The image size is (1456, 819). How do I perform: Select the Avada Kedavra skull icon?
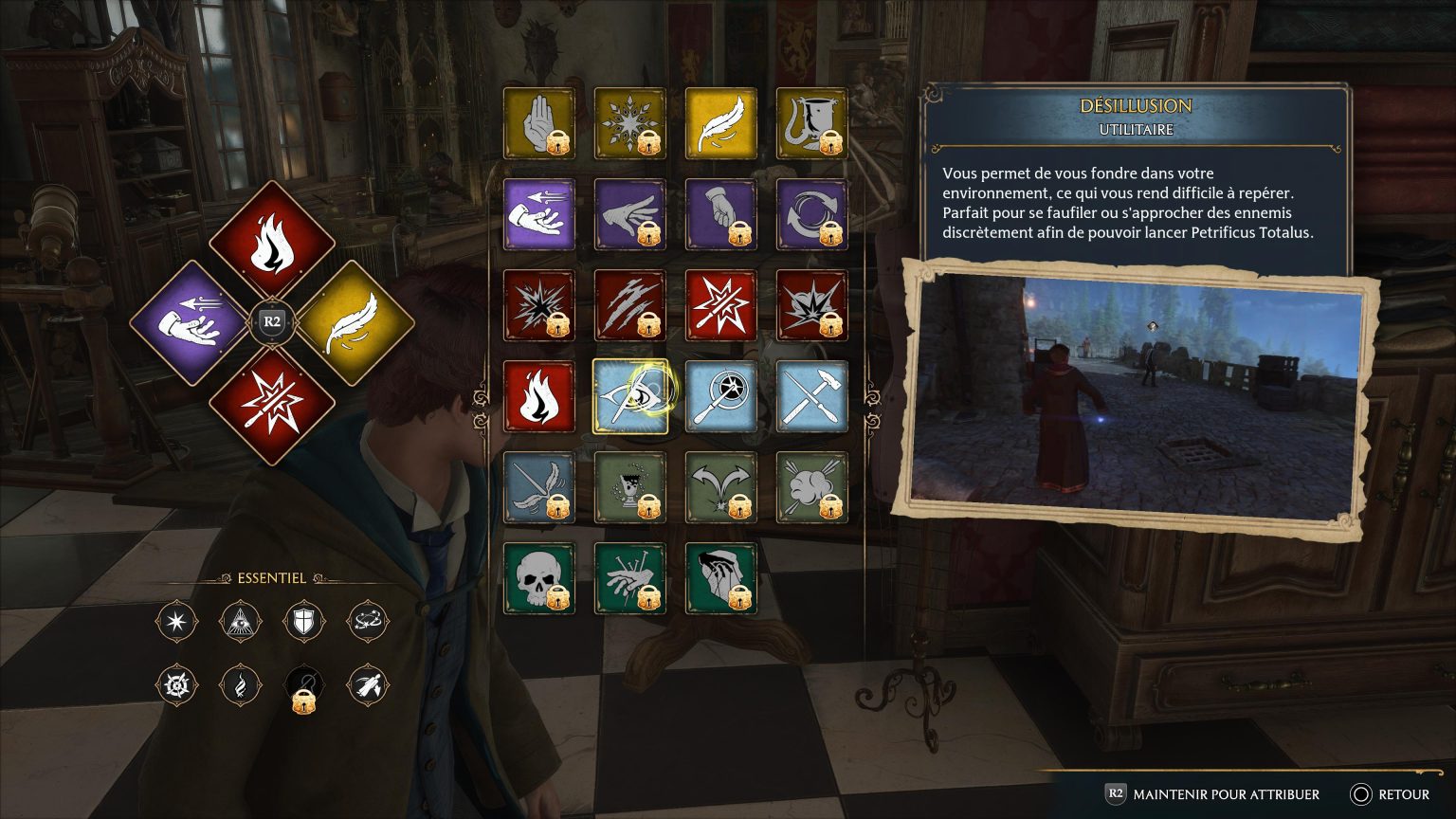(538, 578)
